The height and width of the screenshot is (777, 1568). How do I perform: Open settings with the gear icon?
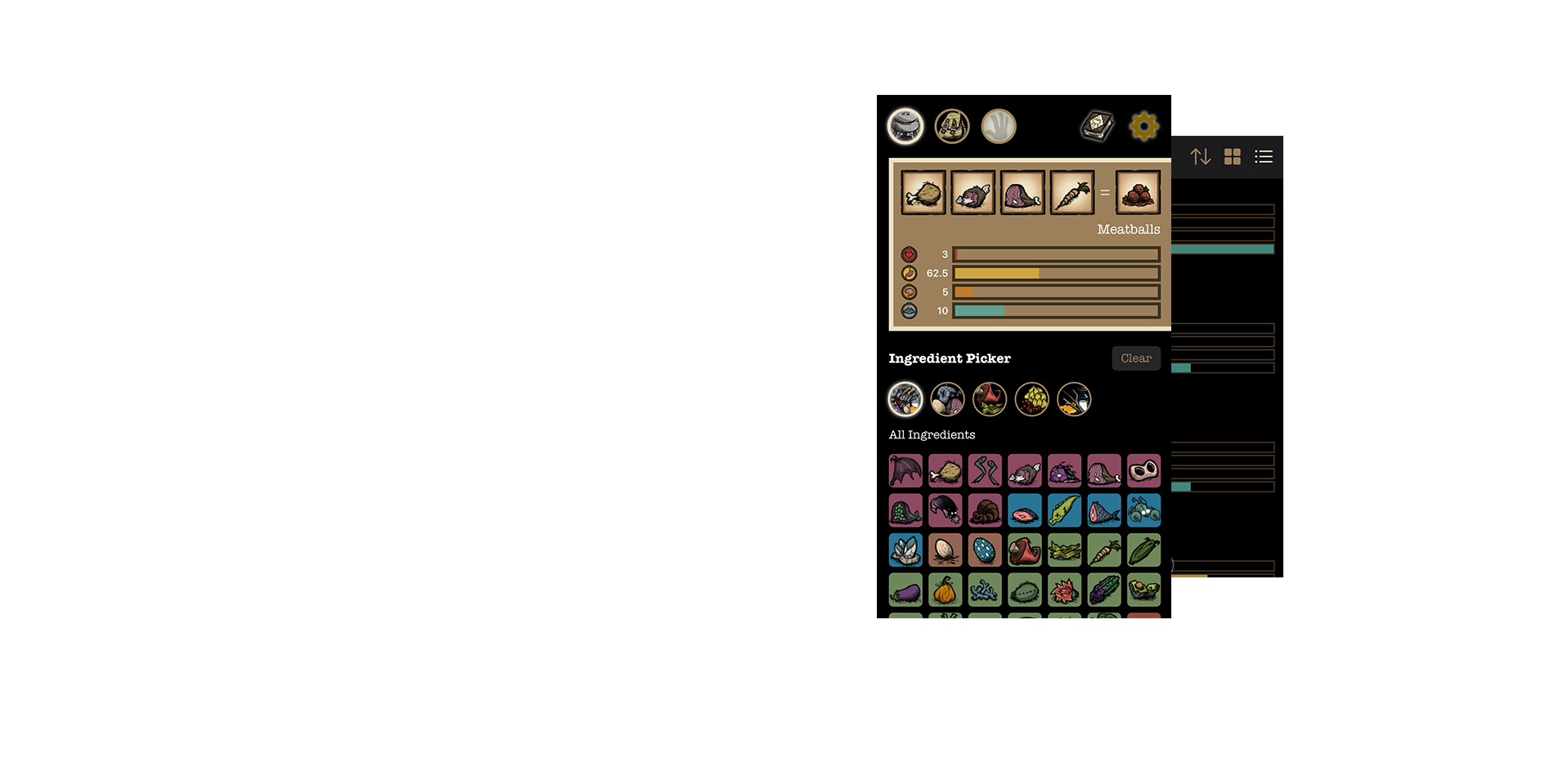click(x=1143, y=126)
